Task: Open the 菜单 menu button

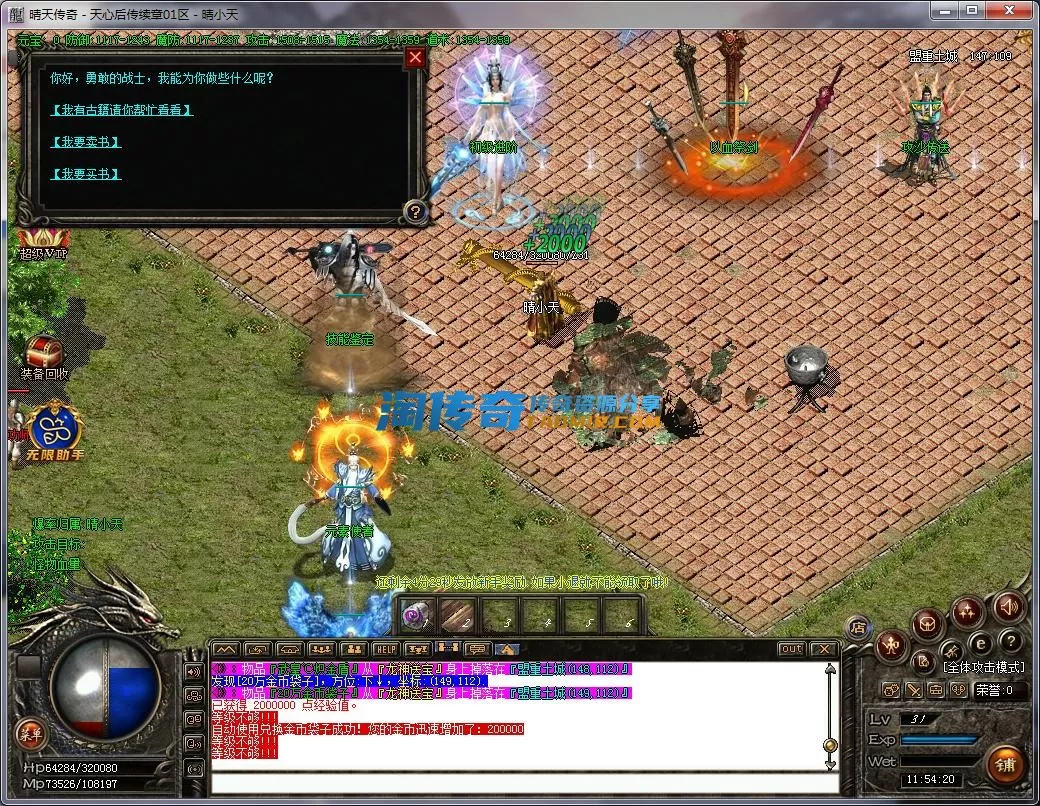Action: tap(31, 734)
